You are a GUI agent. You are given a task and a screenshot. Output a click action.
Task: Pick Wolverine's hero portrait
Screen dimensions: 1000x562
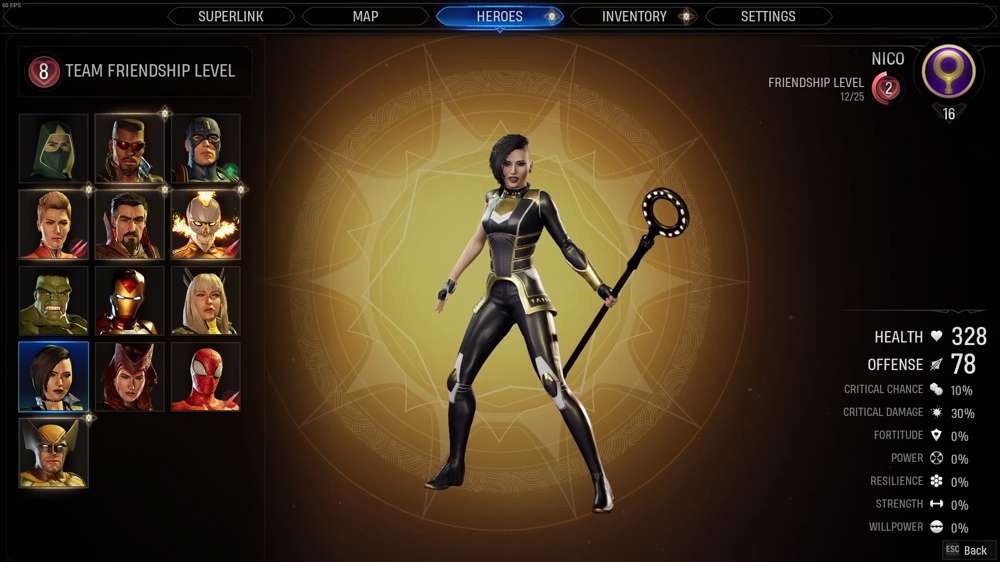[x=54, y=453]
